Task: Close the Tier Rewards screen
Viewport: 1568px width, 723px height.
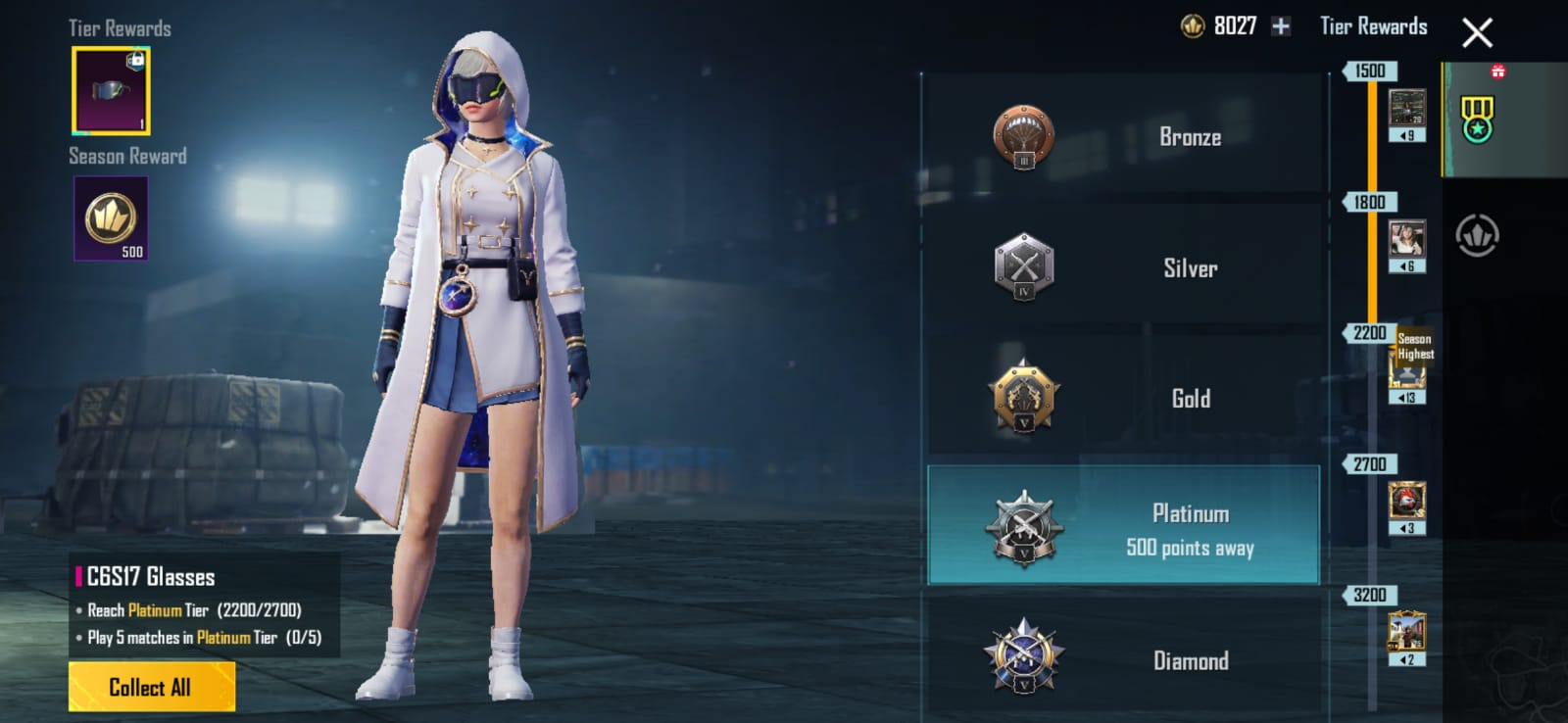Action: [x=1477, y=33]
